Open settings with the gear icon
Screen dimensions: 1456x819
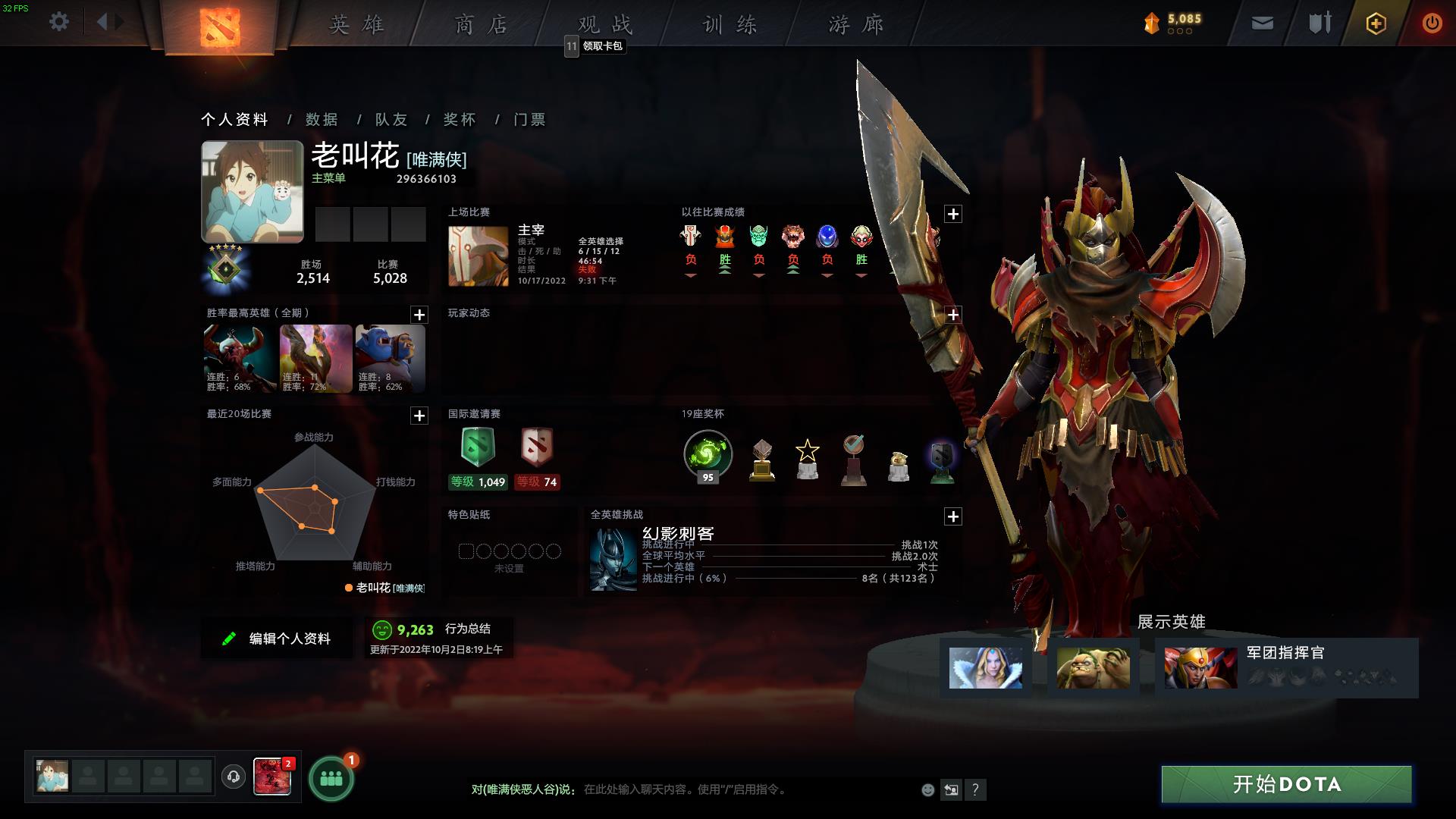[x=59, y=22]
